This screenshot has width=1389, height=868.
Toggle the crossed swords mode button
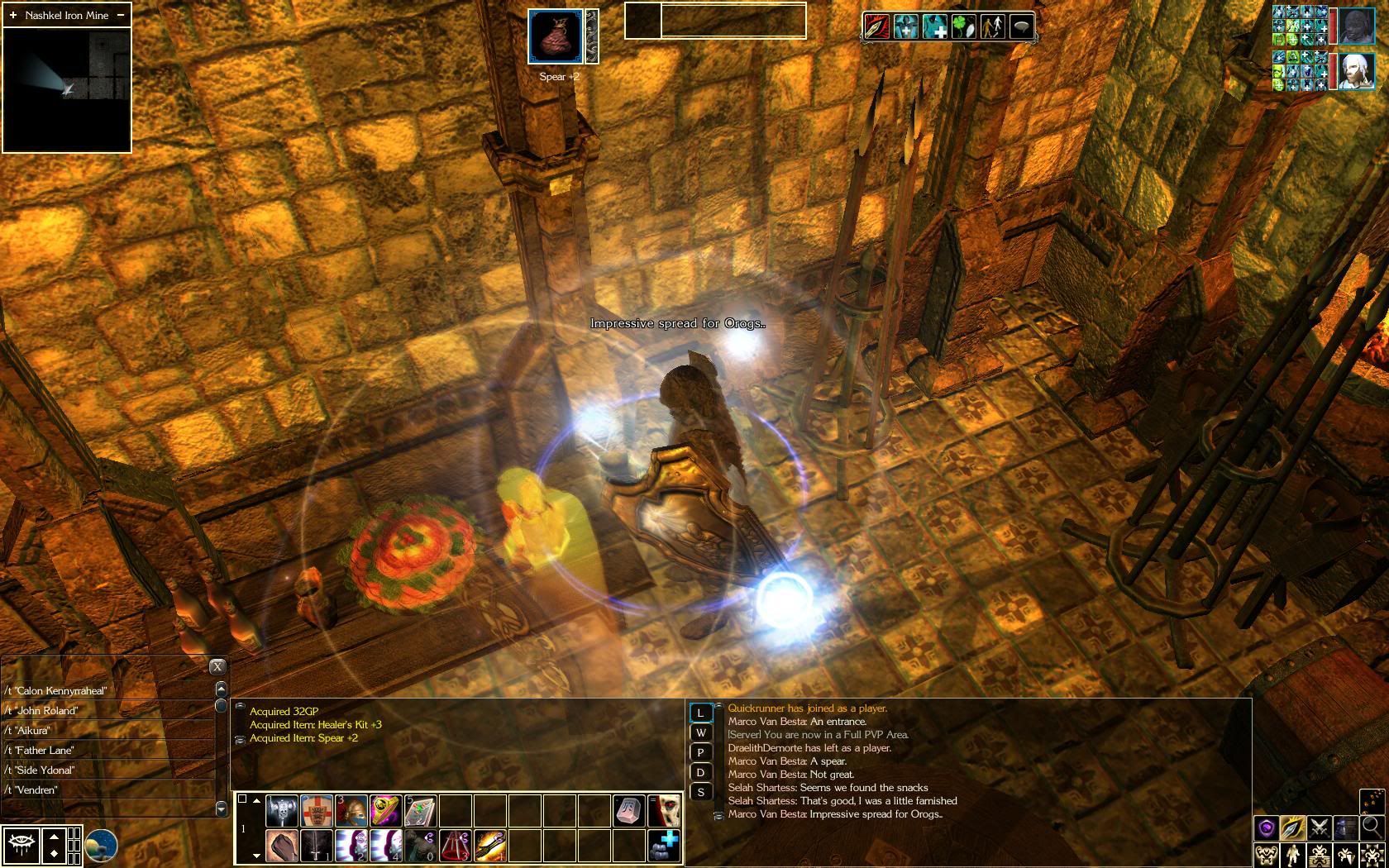(x=1319, y=827)
